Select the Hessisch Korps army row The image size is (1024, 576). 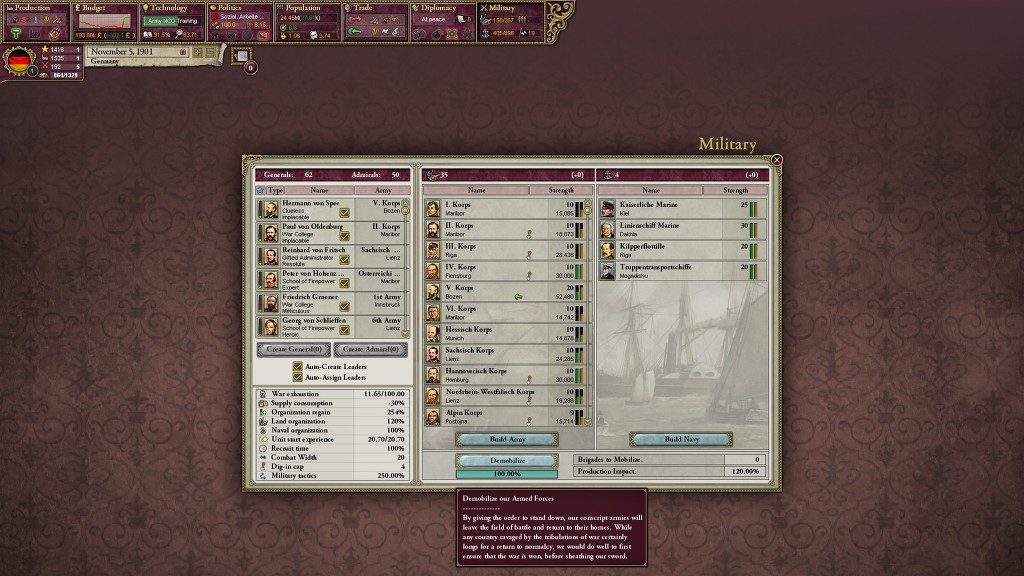490,334
